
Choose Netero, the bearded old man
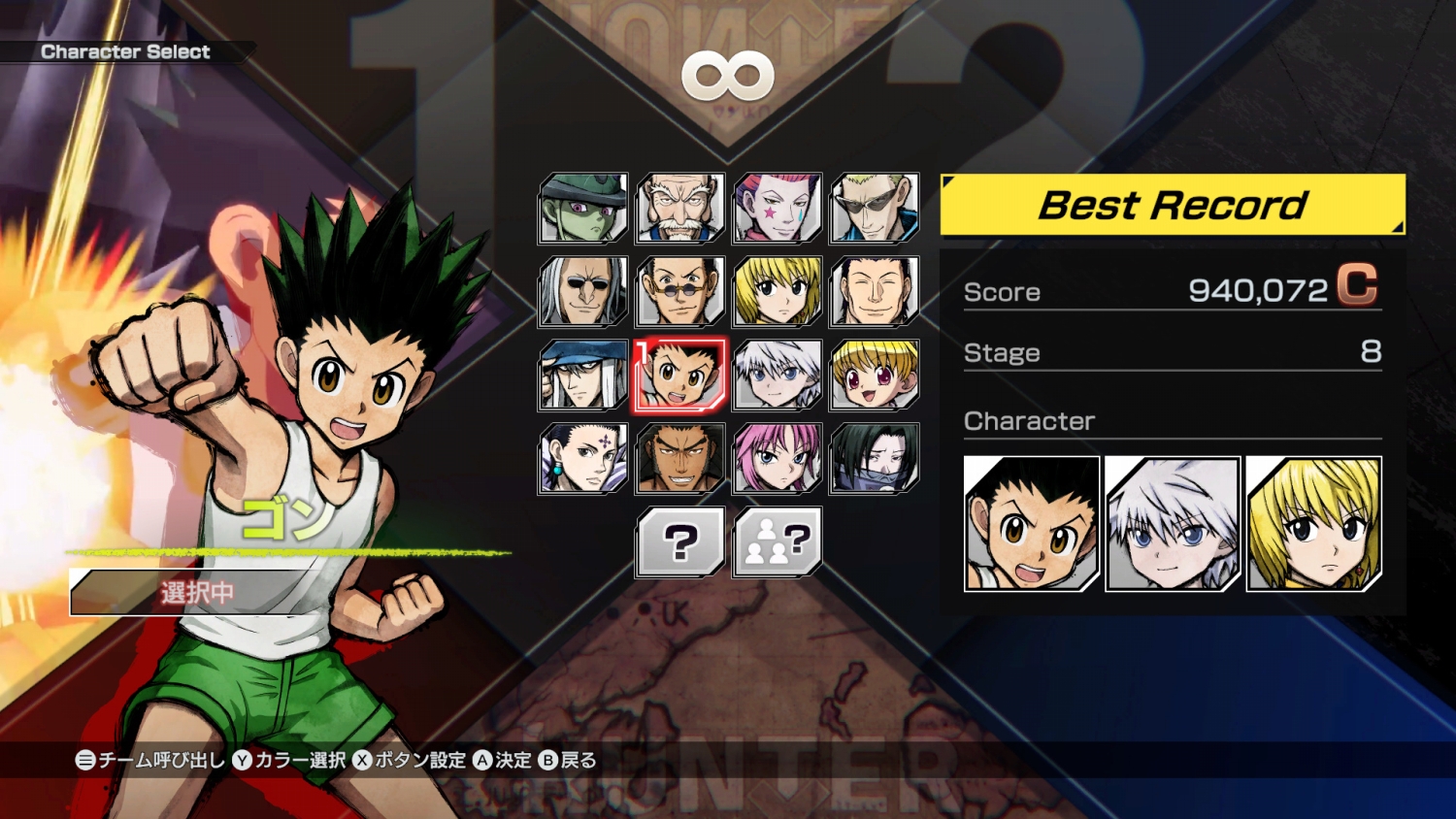tap(680, 208)
